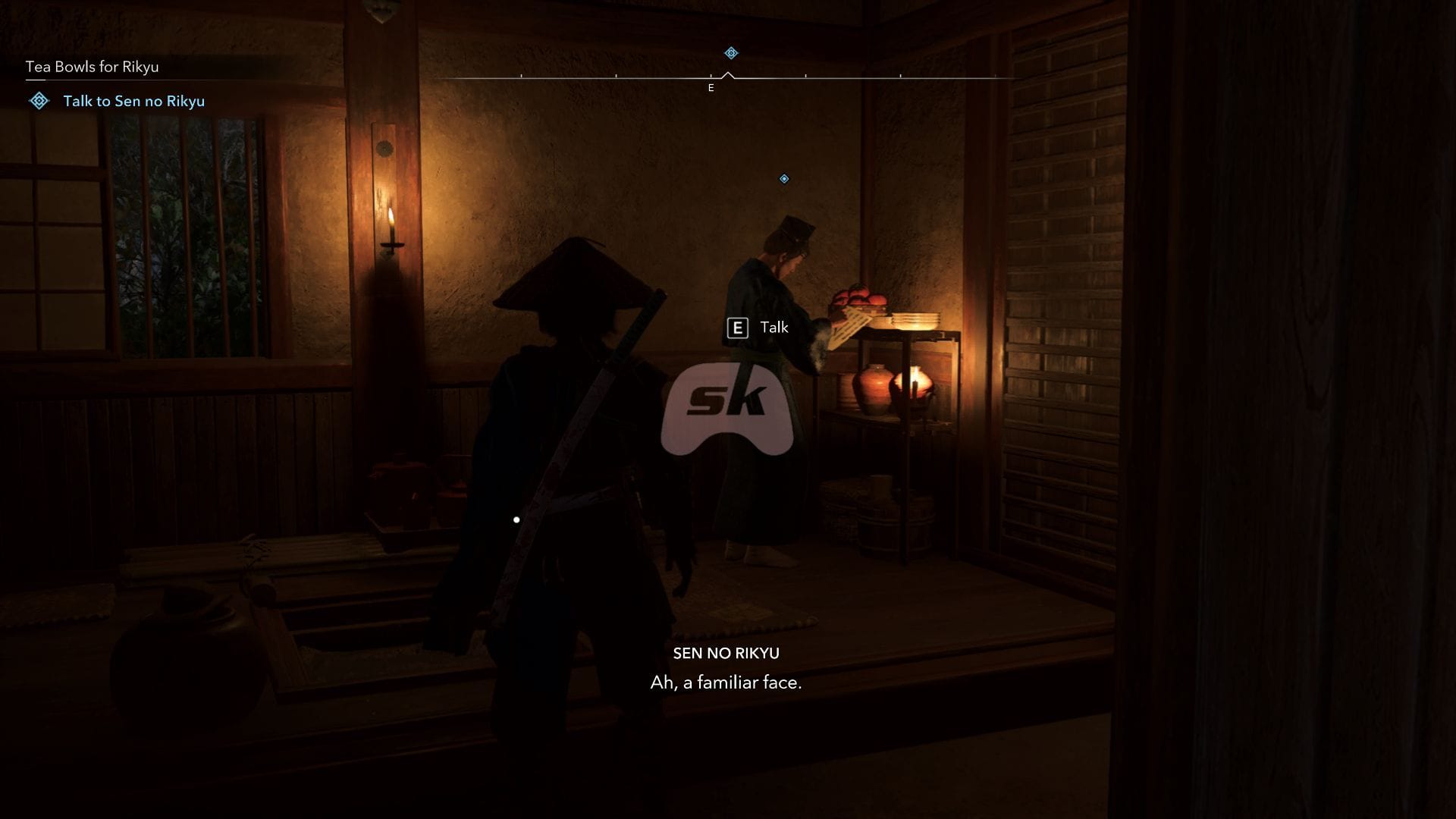Click the diamond waypoint marker above Rikyu
This screenshot has width=1456, height=819.
coord(784,179)
